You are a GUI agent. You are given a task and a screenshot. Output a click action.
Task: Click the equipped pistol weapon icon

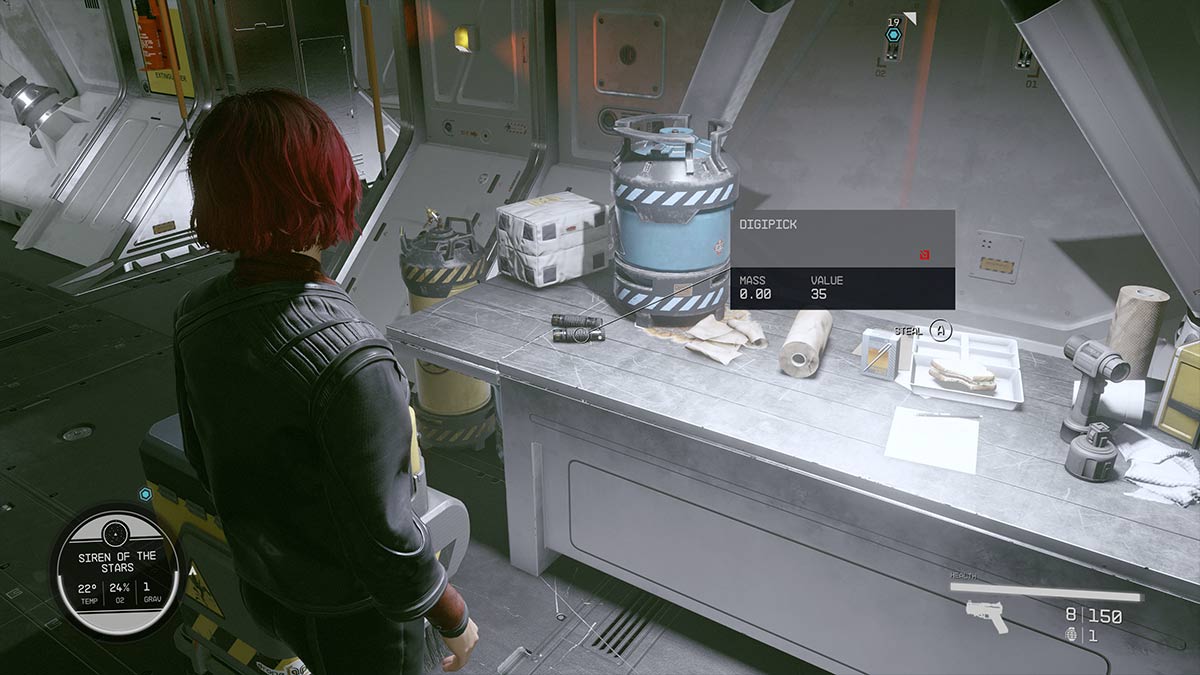tap(988, 616)
